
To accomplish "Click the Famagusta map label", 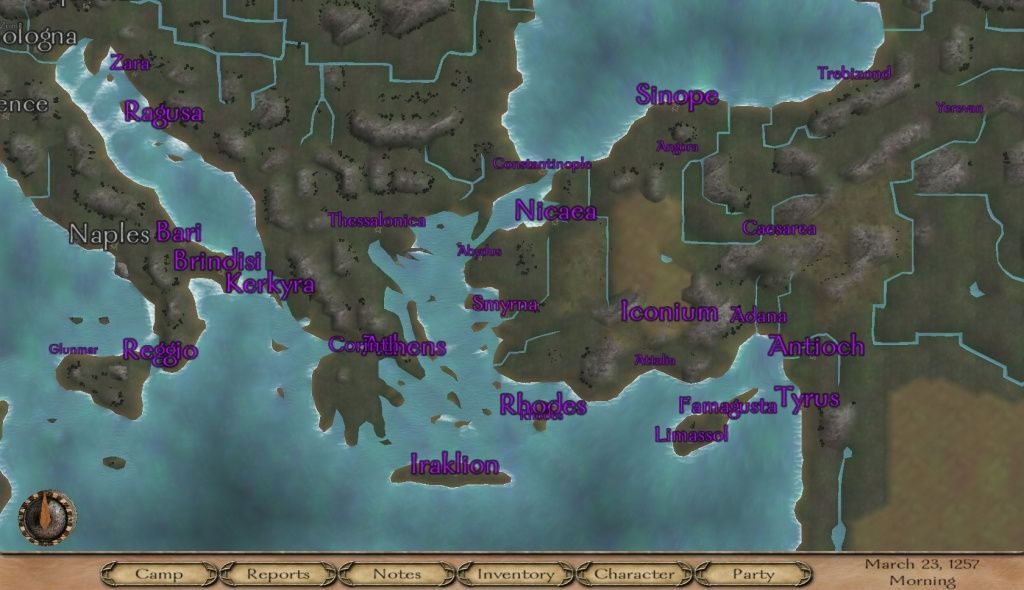I will [x=727, y=406].
